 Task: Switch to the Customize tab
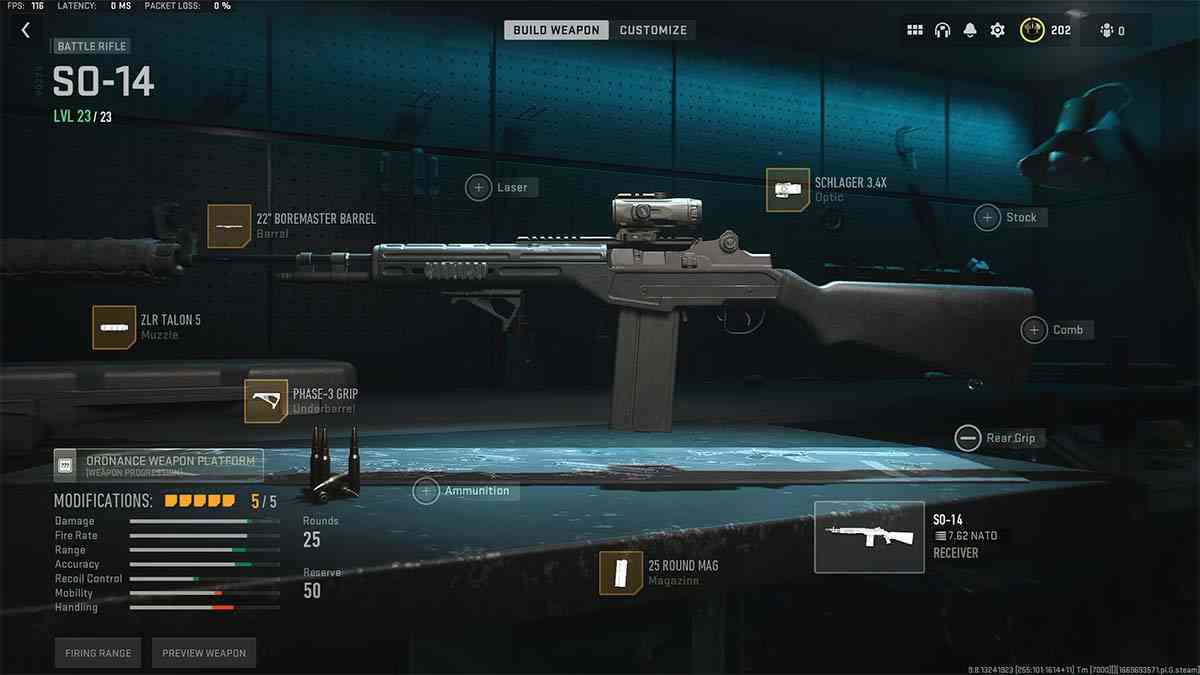[x=653, y=30]
